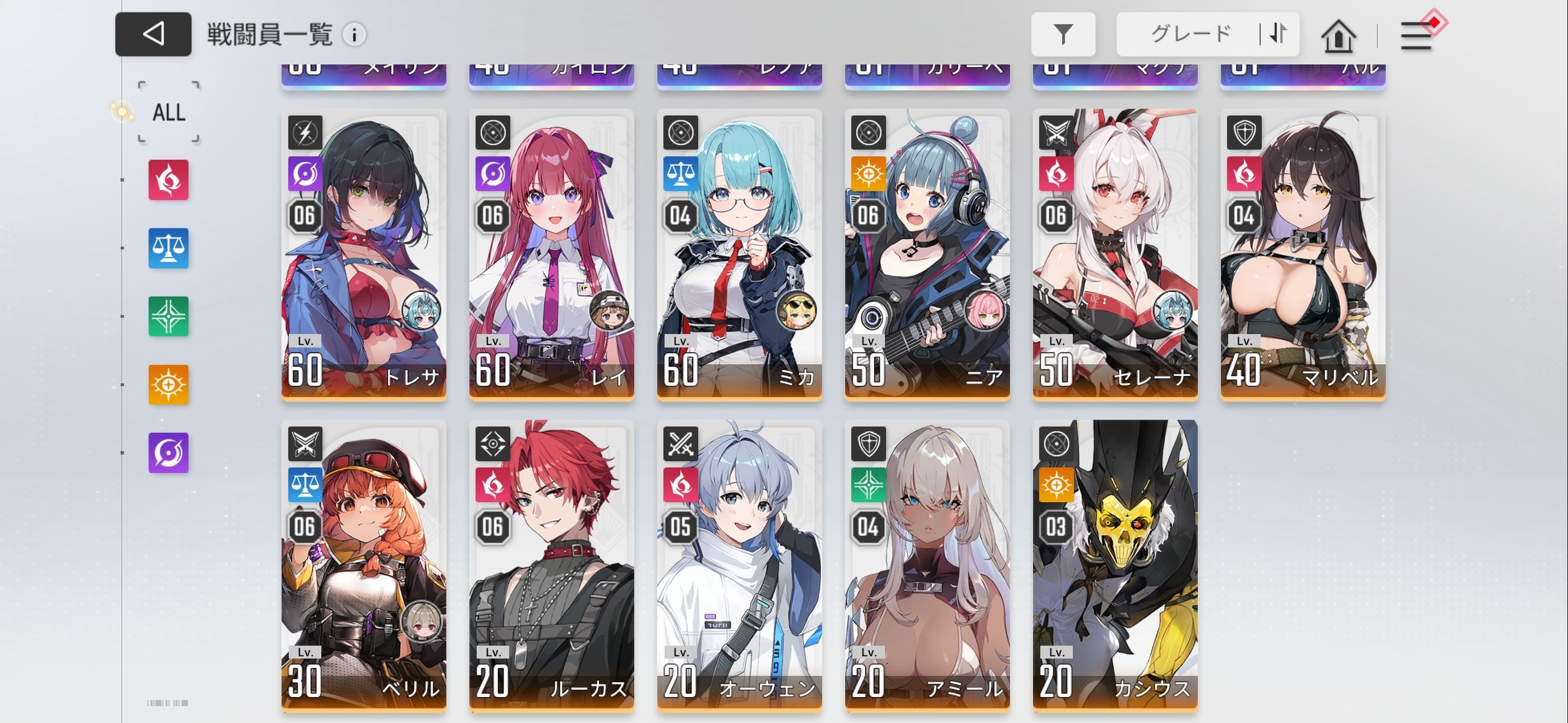
Task: Go back with the arrow button
Action: tap(153, 34)
